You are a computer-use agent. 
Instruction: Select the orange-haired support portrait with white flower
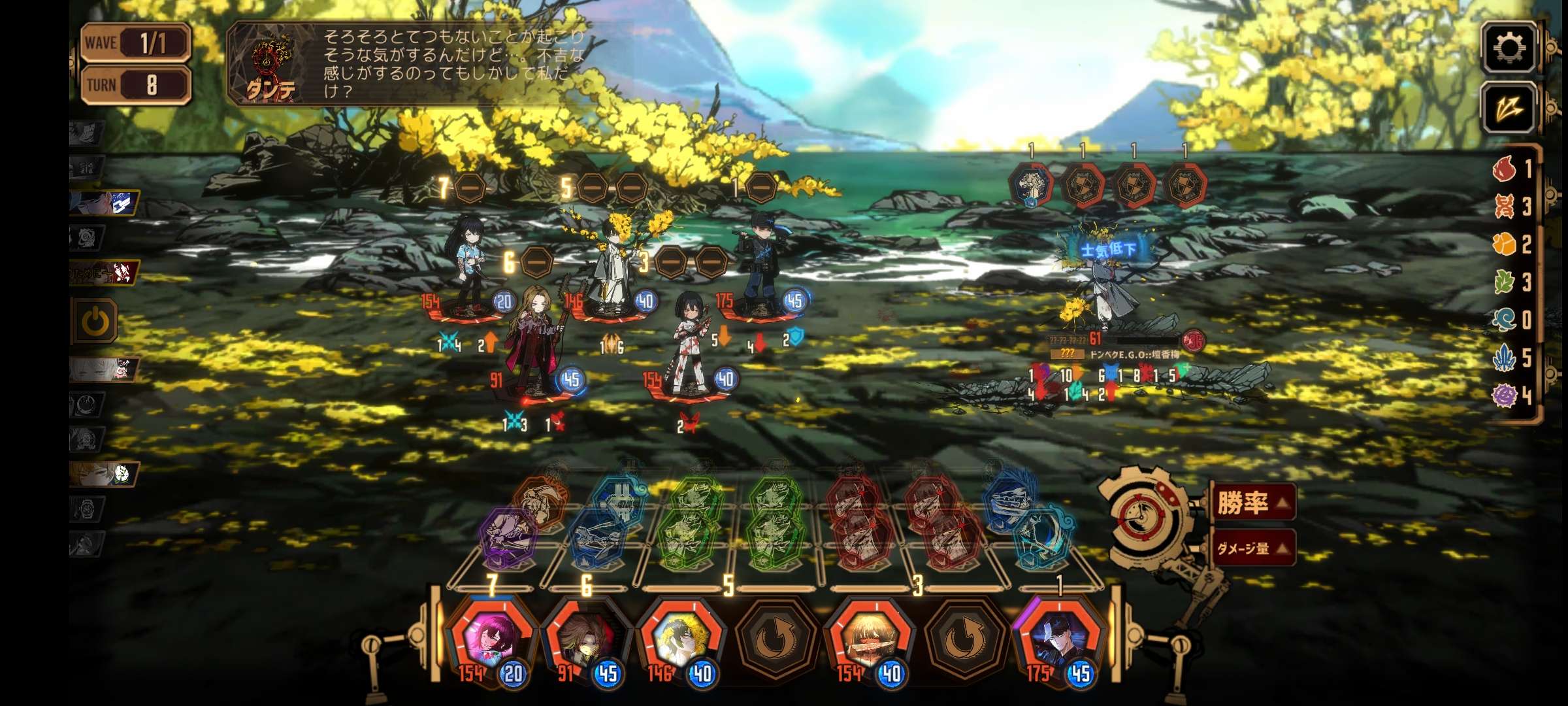tap(105, 473)
